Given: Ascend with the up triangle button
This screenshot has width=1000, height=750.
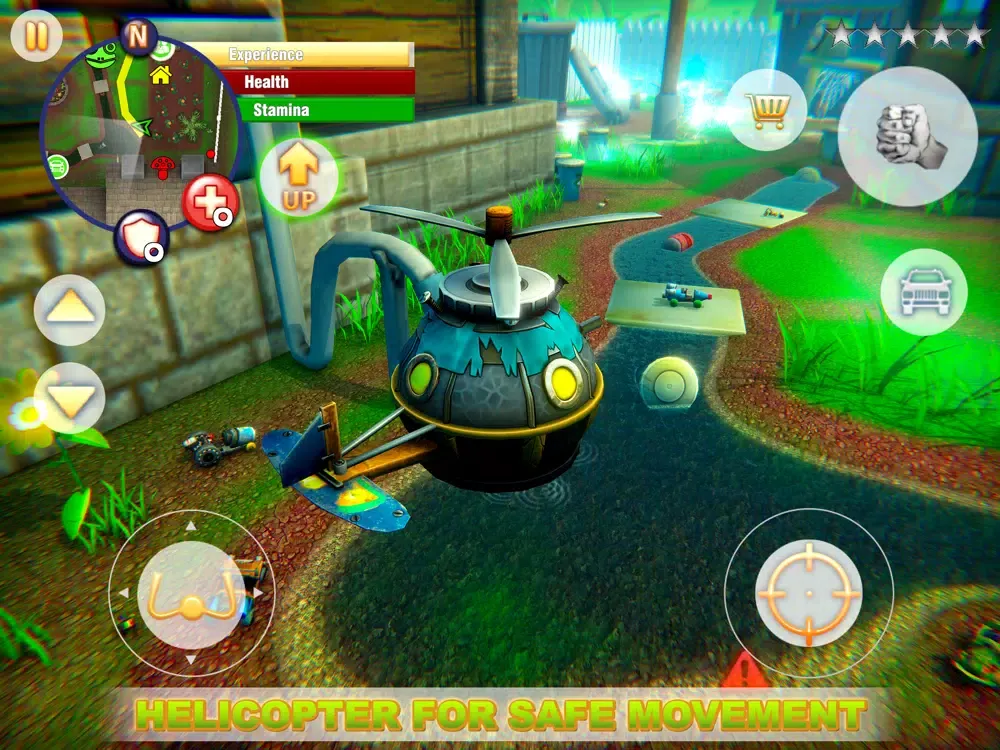Looking at the screenshot, I should tap(69, 310).
